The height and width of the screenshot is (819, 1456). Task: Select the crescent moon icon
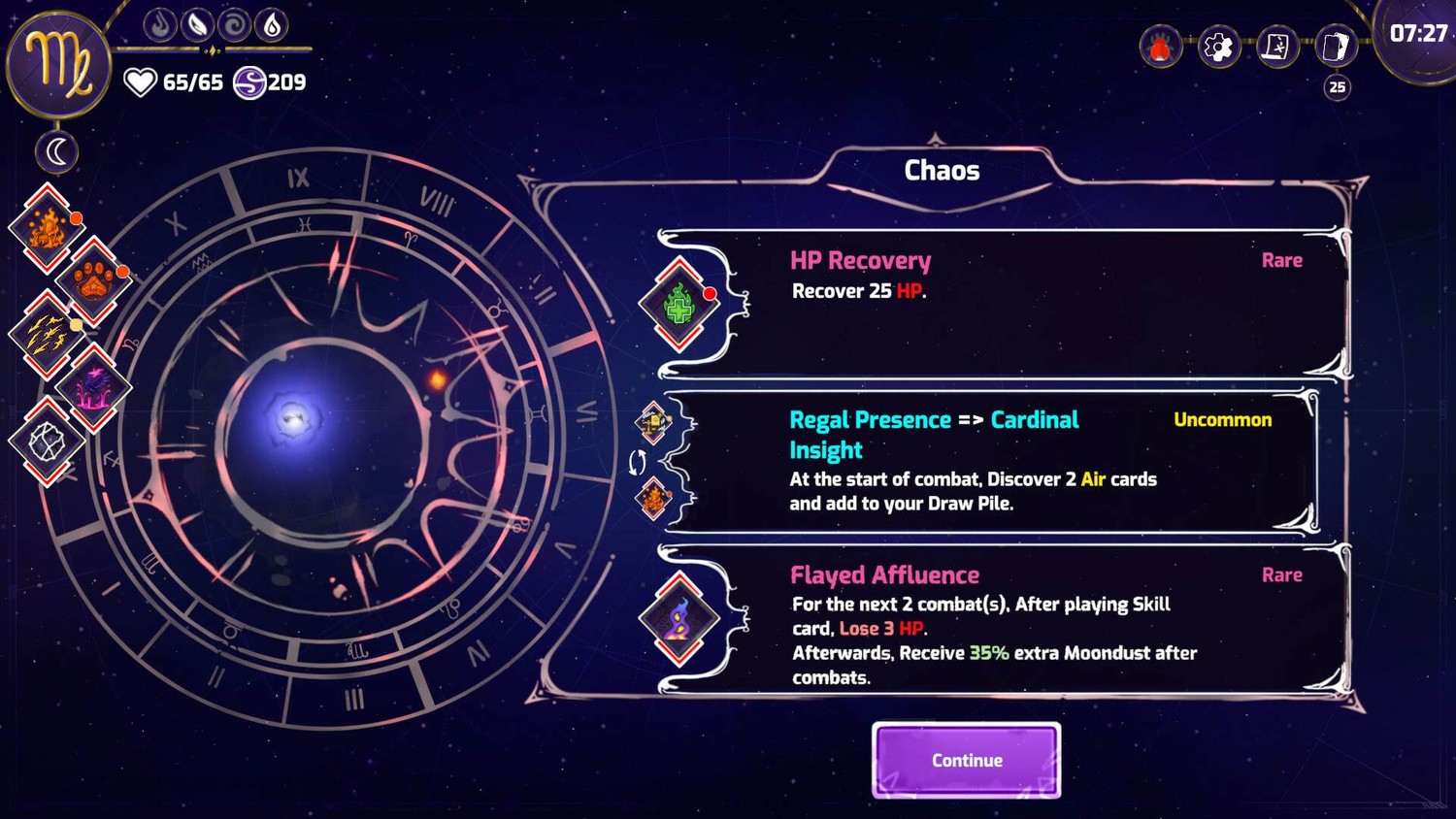[57, 152]
